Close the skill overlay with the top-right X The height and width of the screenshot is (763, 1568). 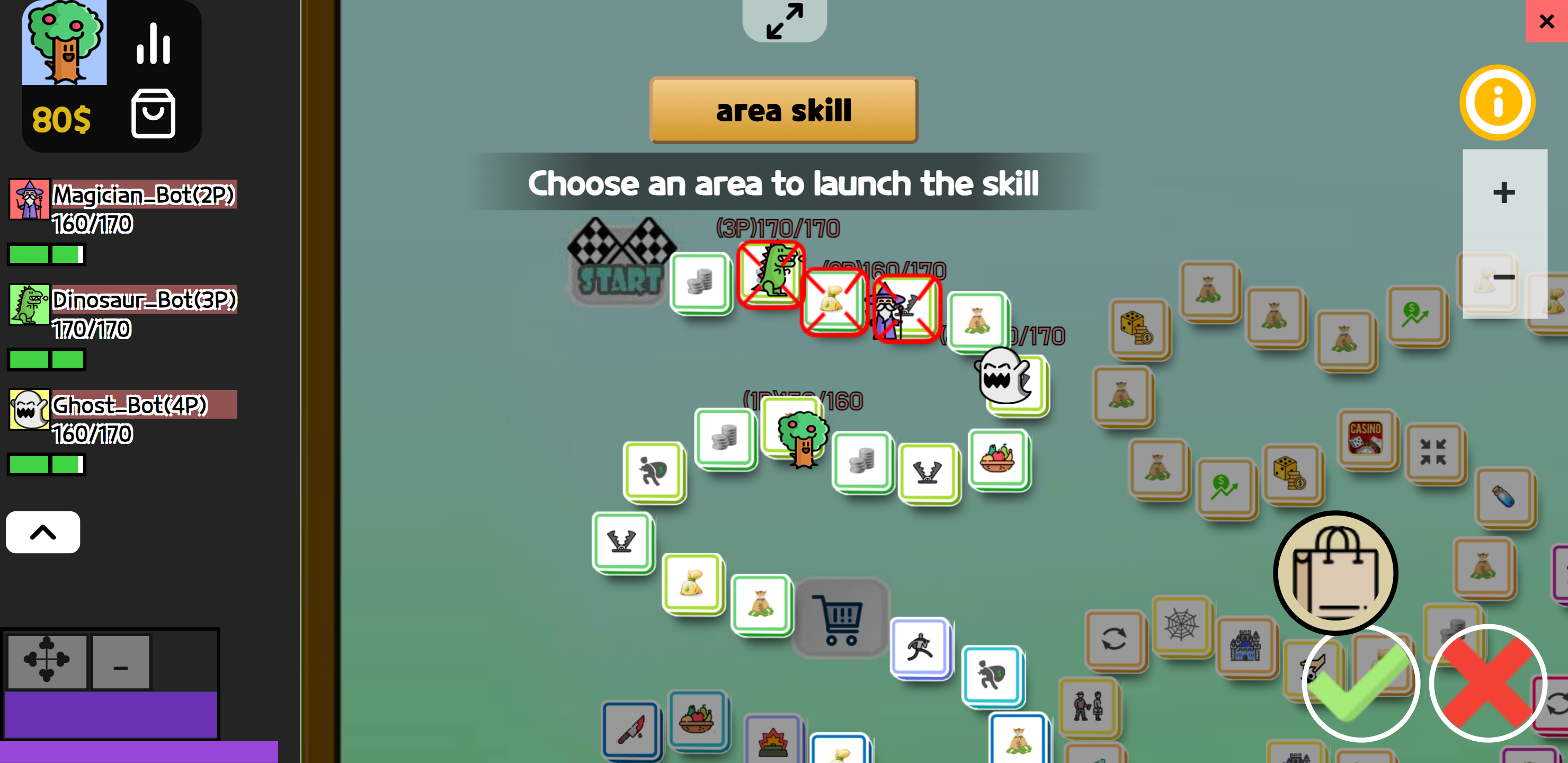point(1546,21)
